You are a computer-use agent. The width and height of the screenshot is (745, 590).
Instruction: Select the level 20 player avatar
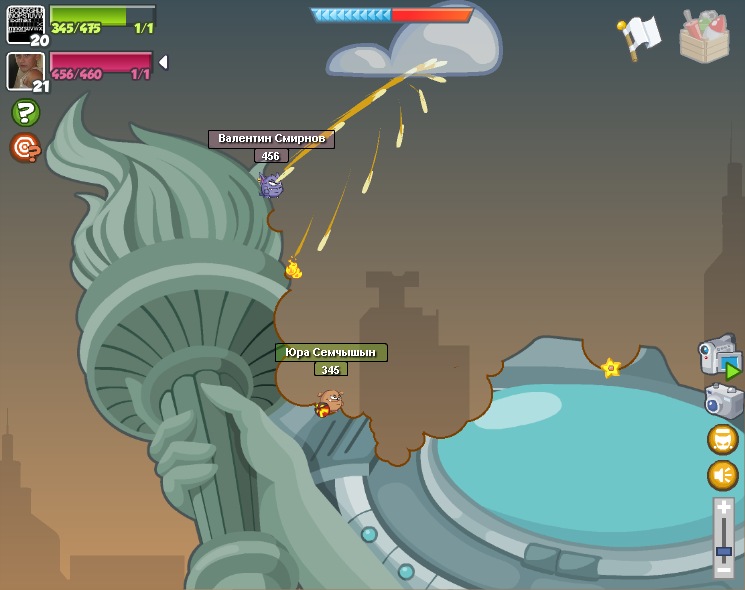pyautogui.click(x=25, y=23)
